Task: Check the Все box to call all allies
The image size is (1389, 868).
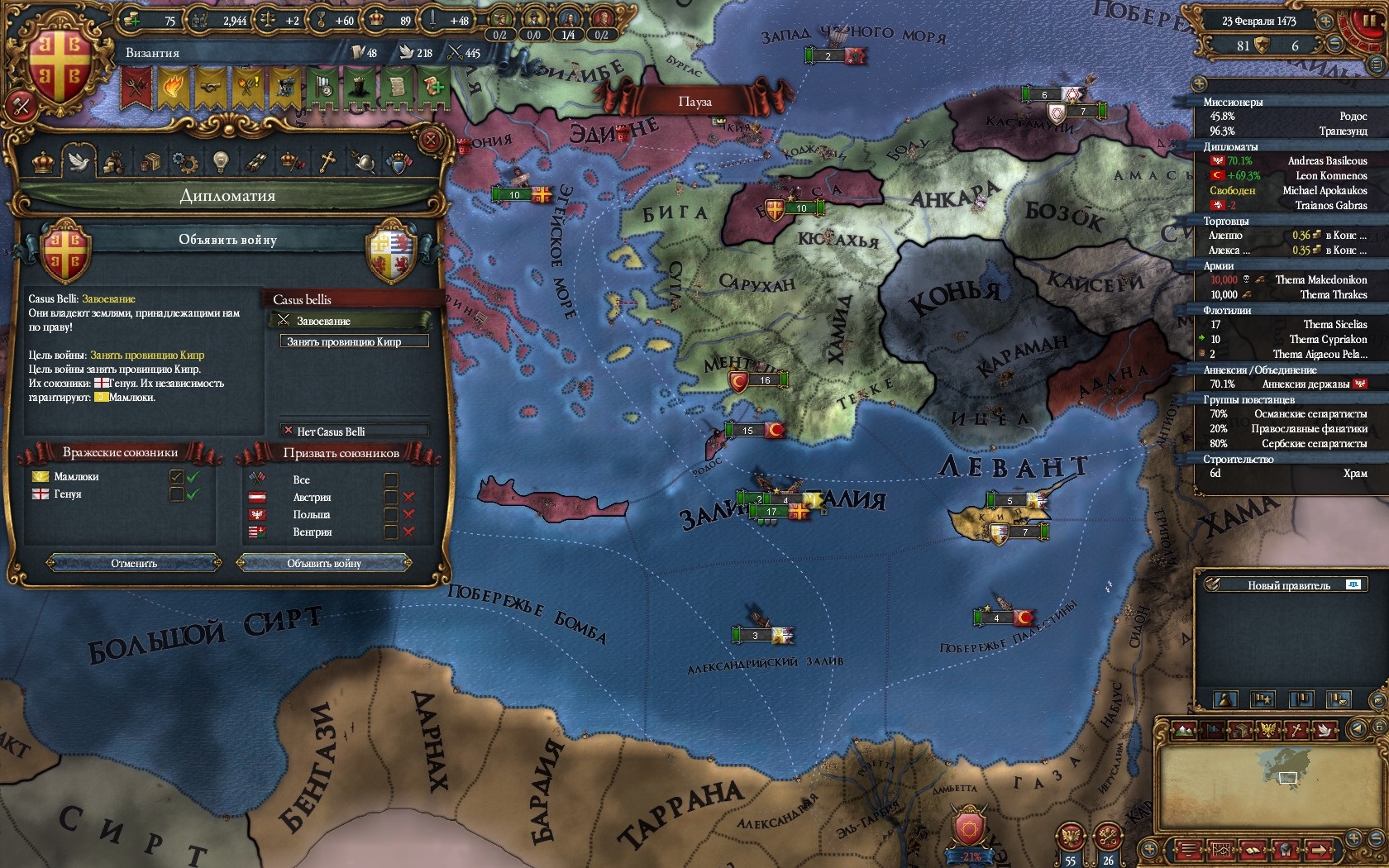Action: pos(391,480)
